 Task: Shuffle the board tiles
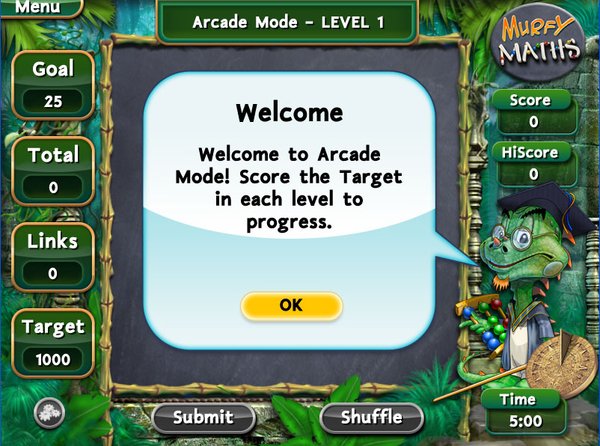pyautogui.click(x=372, y=417)
